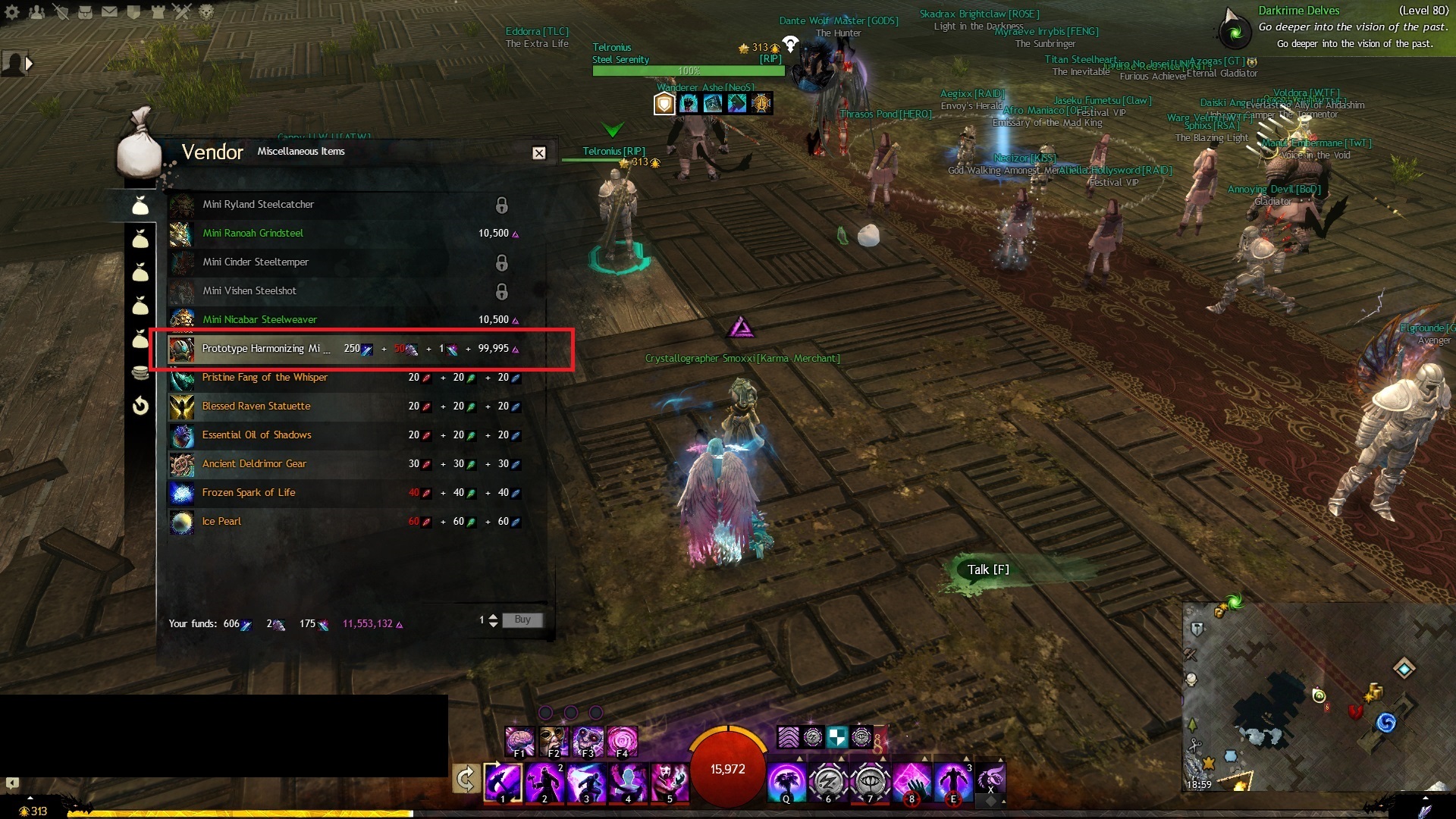Image resolution: width=1456 pixels, height=819 pixels.
Task: Select the Ice Pearl item
Action: [221, 522]
